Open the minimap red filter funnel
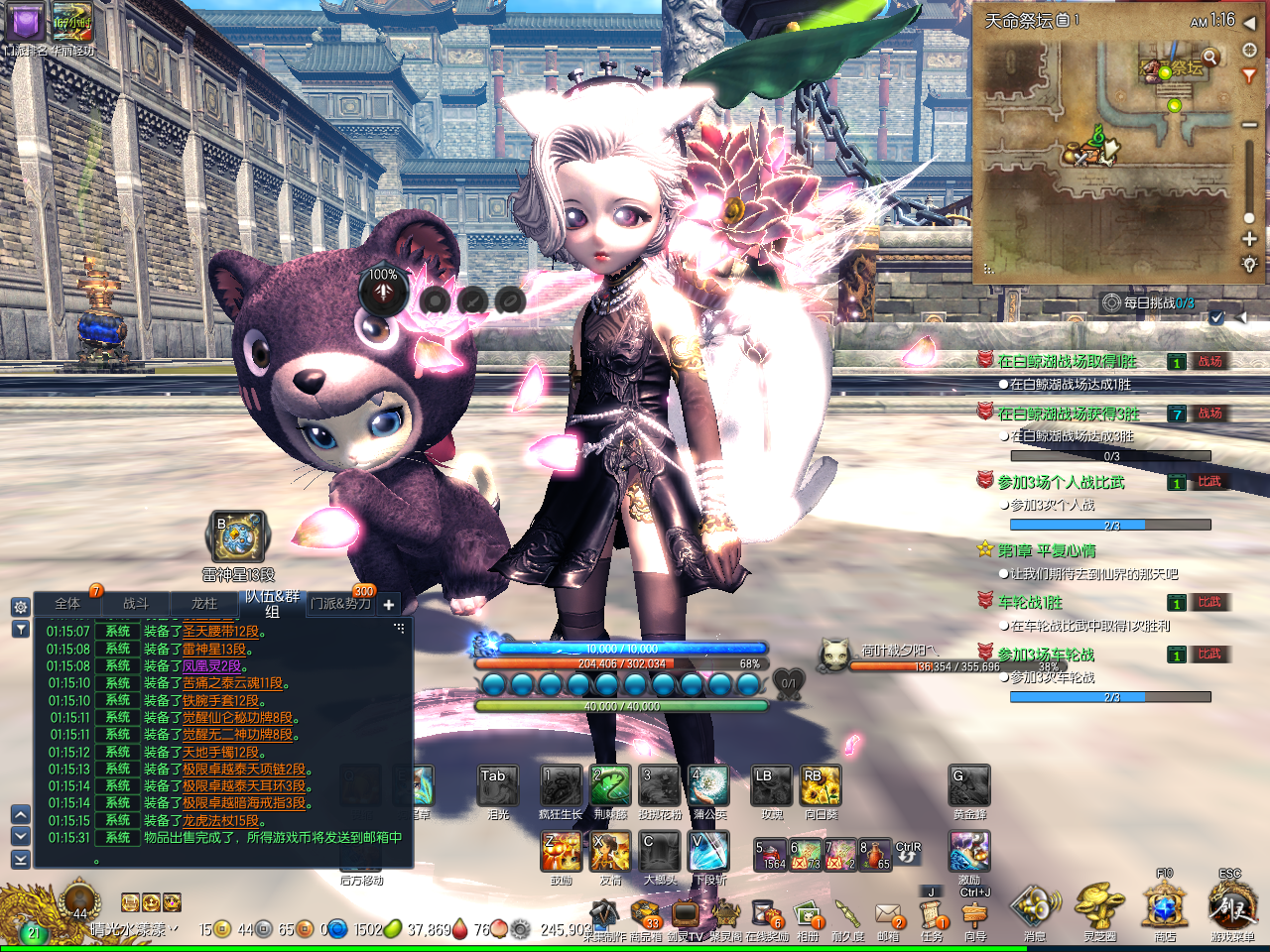The image size is (1270, 952). pos(1249,75)
